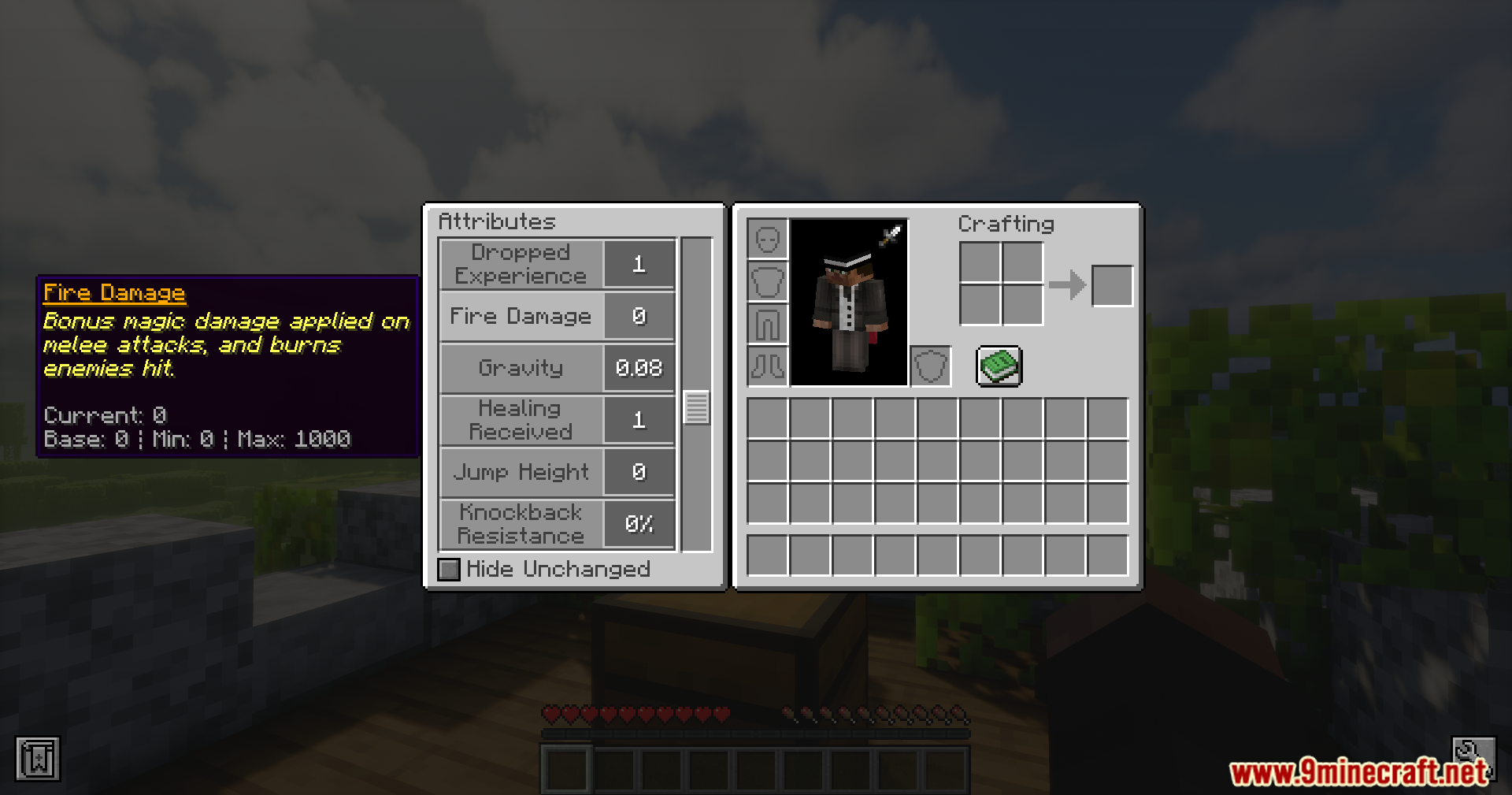
Task: Enable the Hide Unchanged checkbox
Action: tap(448, 569)
